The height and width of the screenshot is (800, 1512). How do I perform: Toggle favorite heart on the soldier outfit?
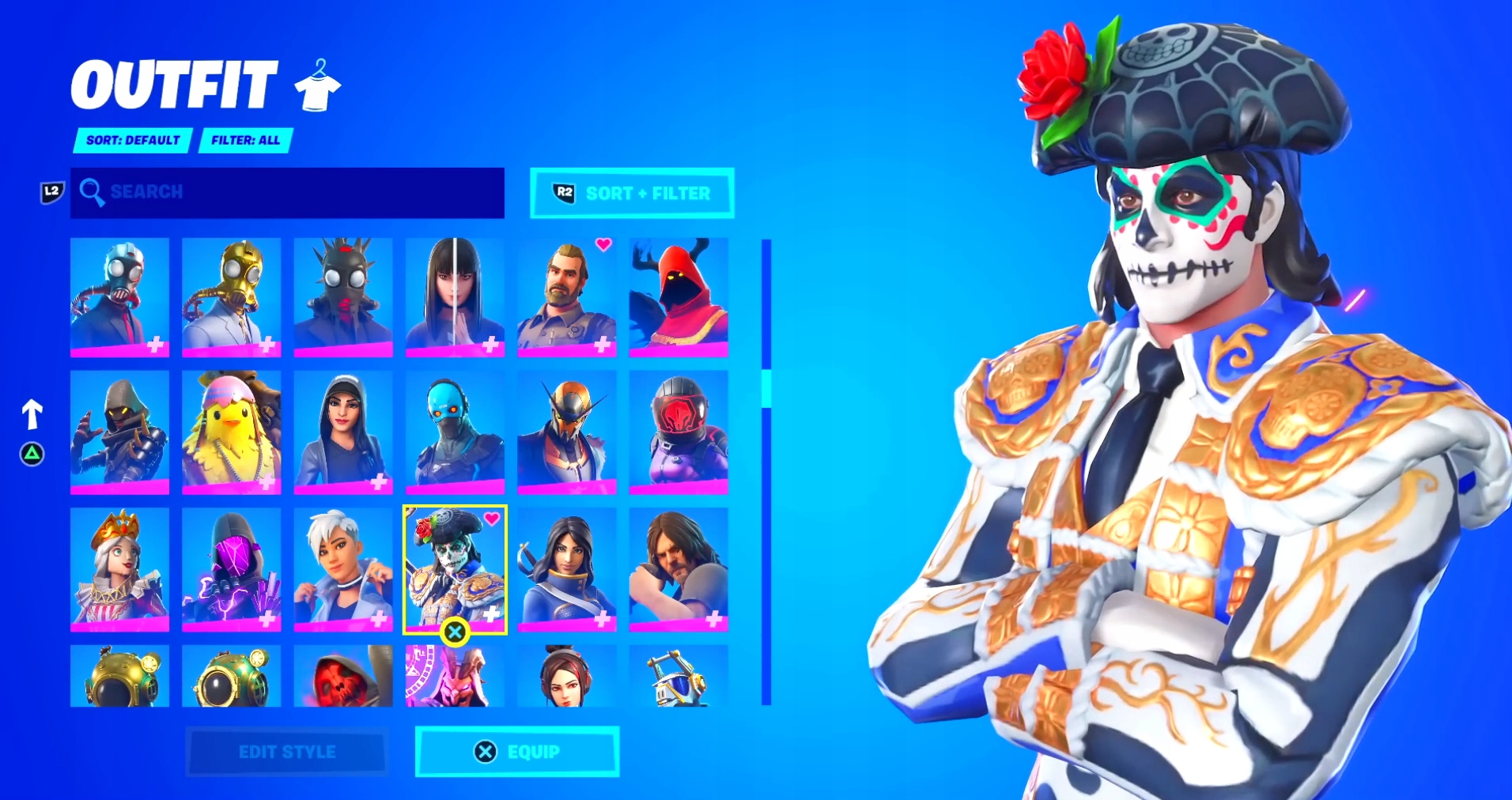(602, 246)
